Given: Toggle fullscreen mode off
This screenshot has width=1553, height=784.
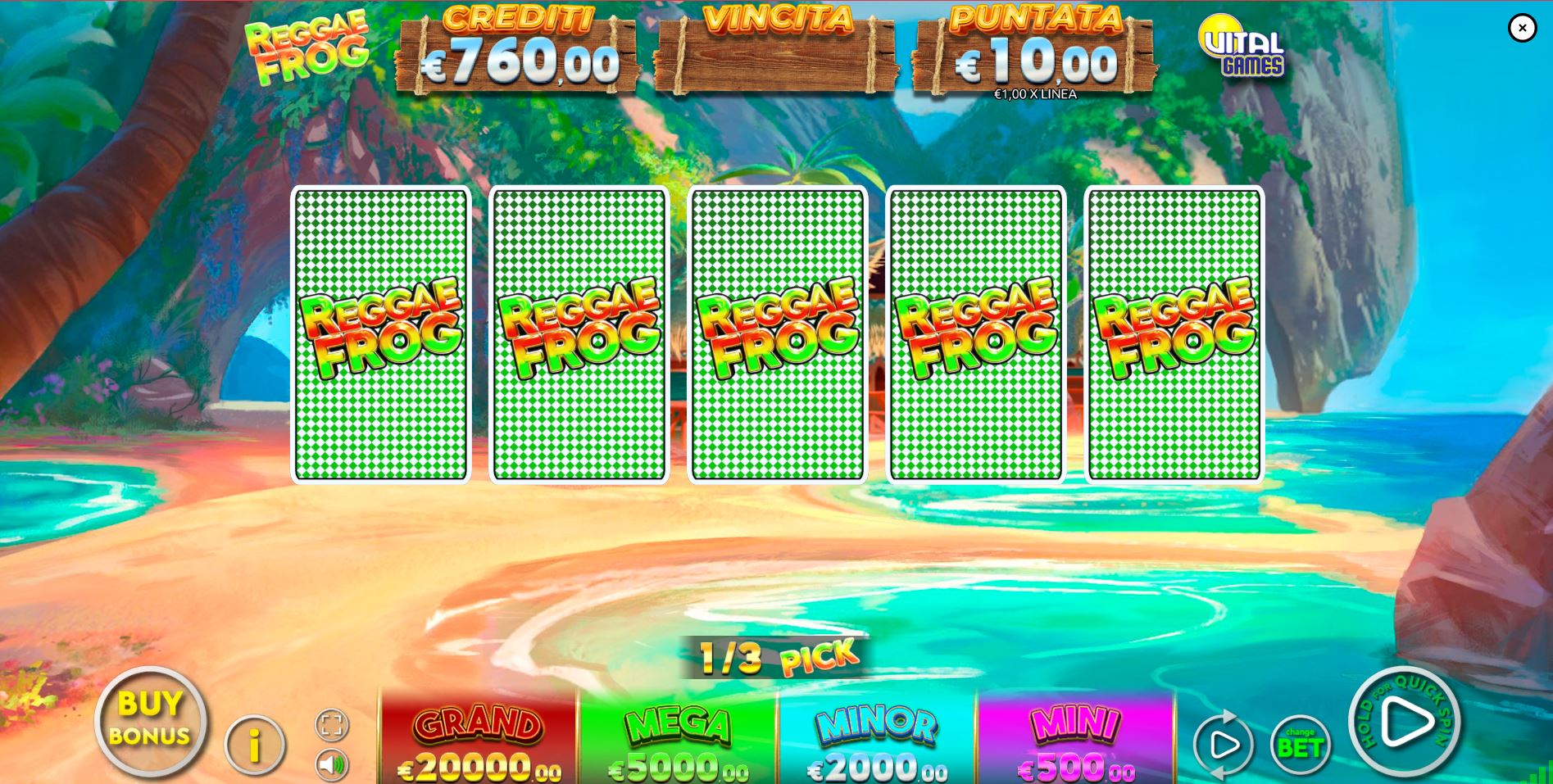Looking at the screenshot, I should click(331, 724).
